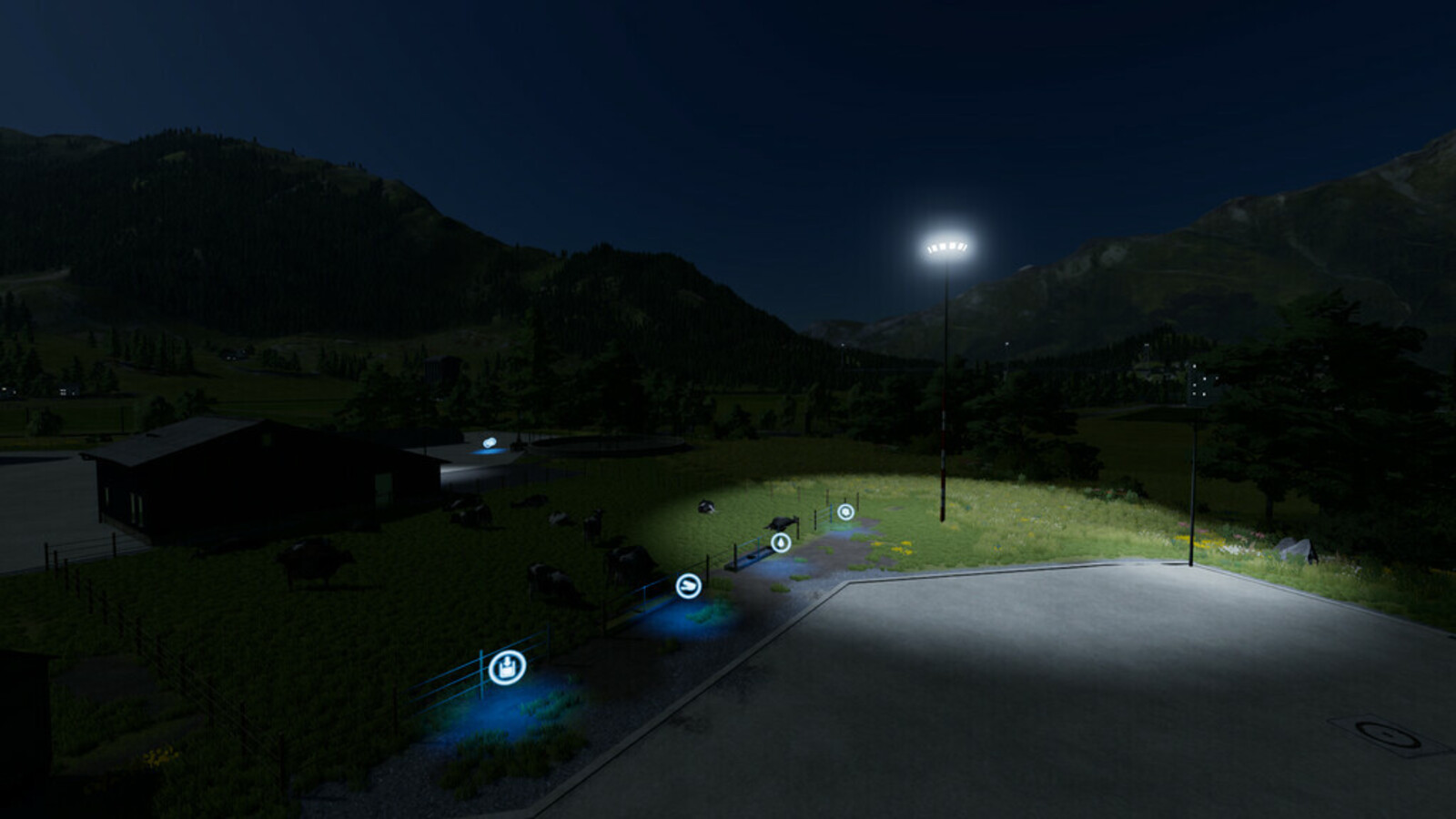
Task: Click the milk collection icon near the barn
Action: 491,443
